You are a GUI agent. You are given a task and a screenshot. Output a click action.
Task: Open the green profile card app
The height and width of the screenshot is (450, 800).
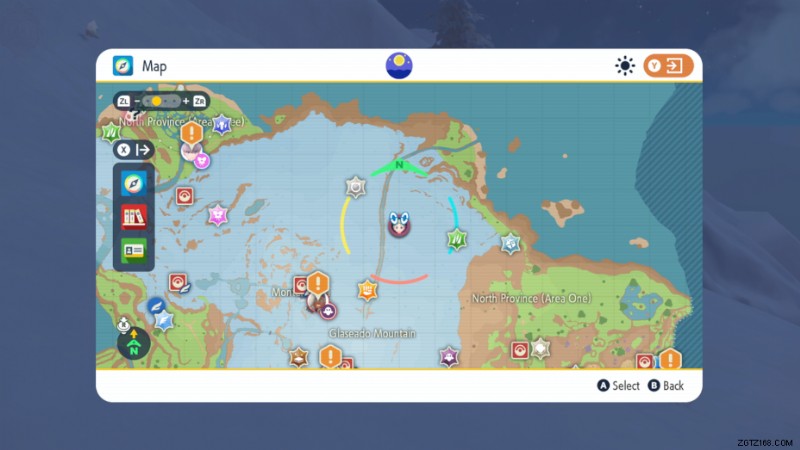click(x=134, y=250)
